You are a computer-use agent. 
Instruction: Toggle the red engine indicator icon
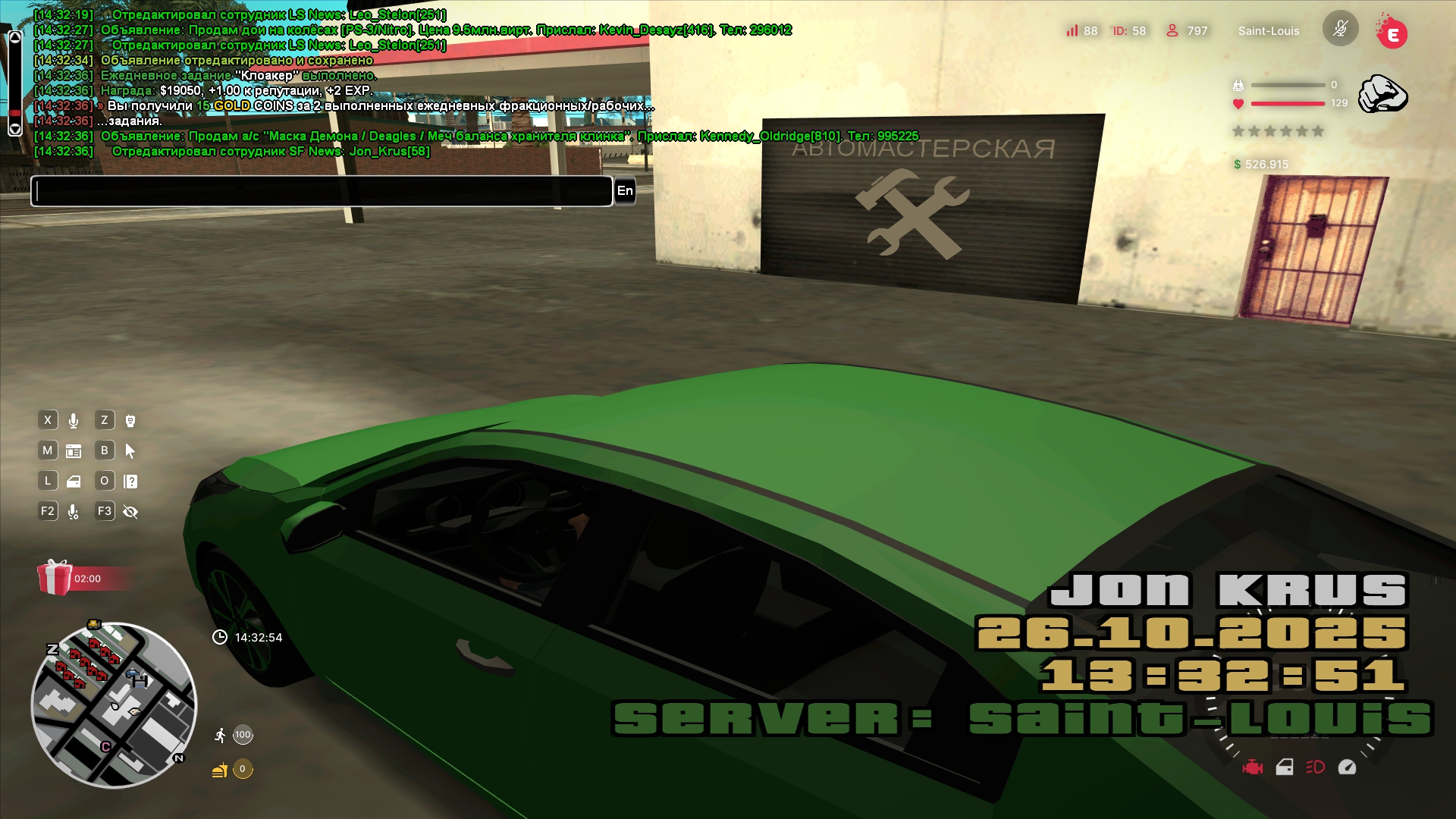click(1252, 767)
